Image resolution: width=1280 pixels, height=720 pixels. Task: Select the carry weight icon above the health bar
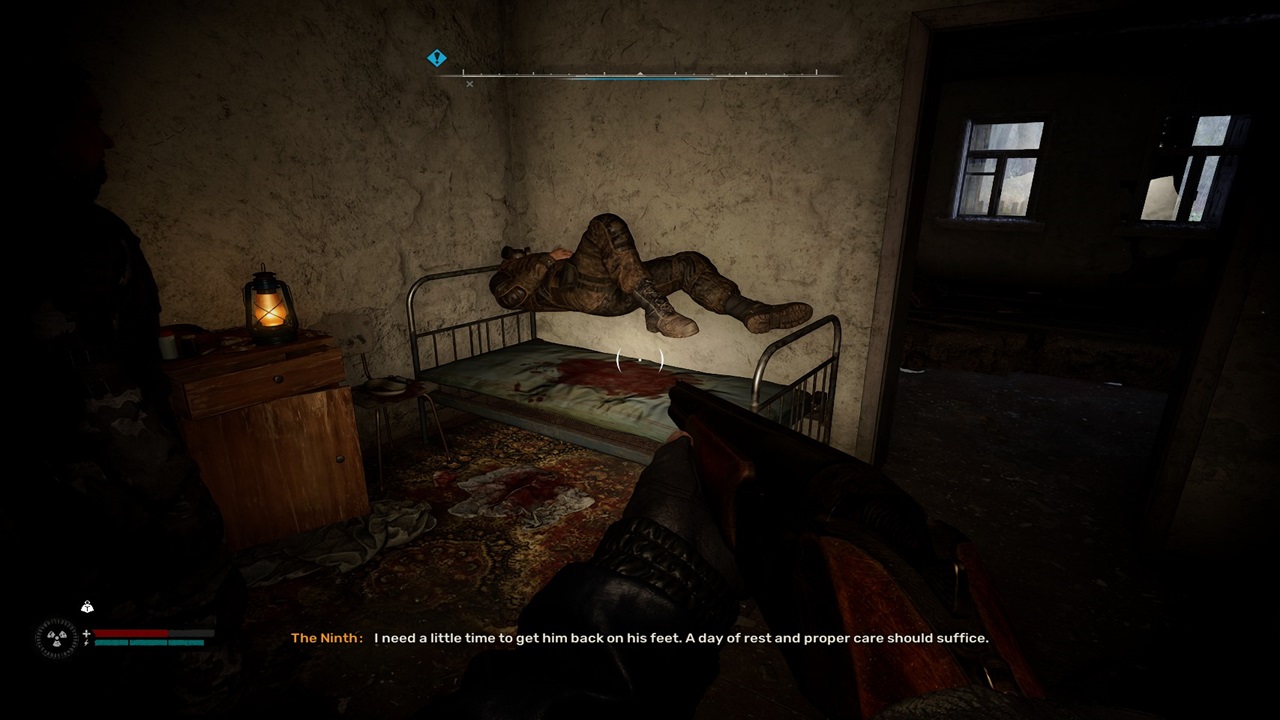(88, 607)
